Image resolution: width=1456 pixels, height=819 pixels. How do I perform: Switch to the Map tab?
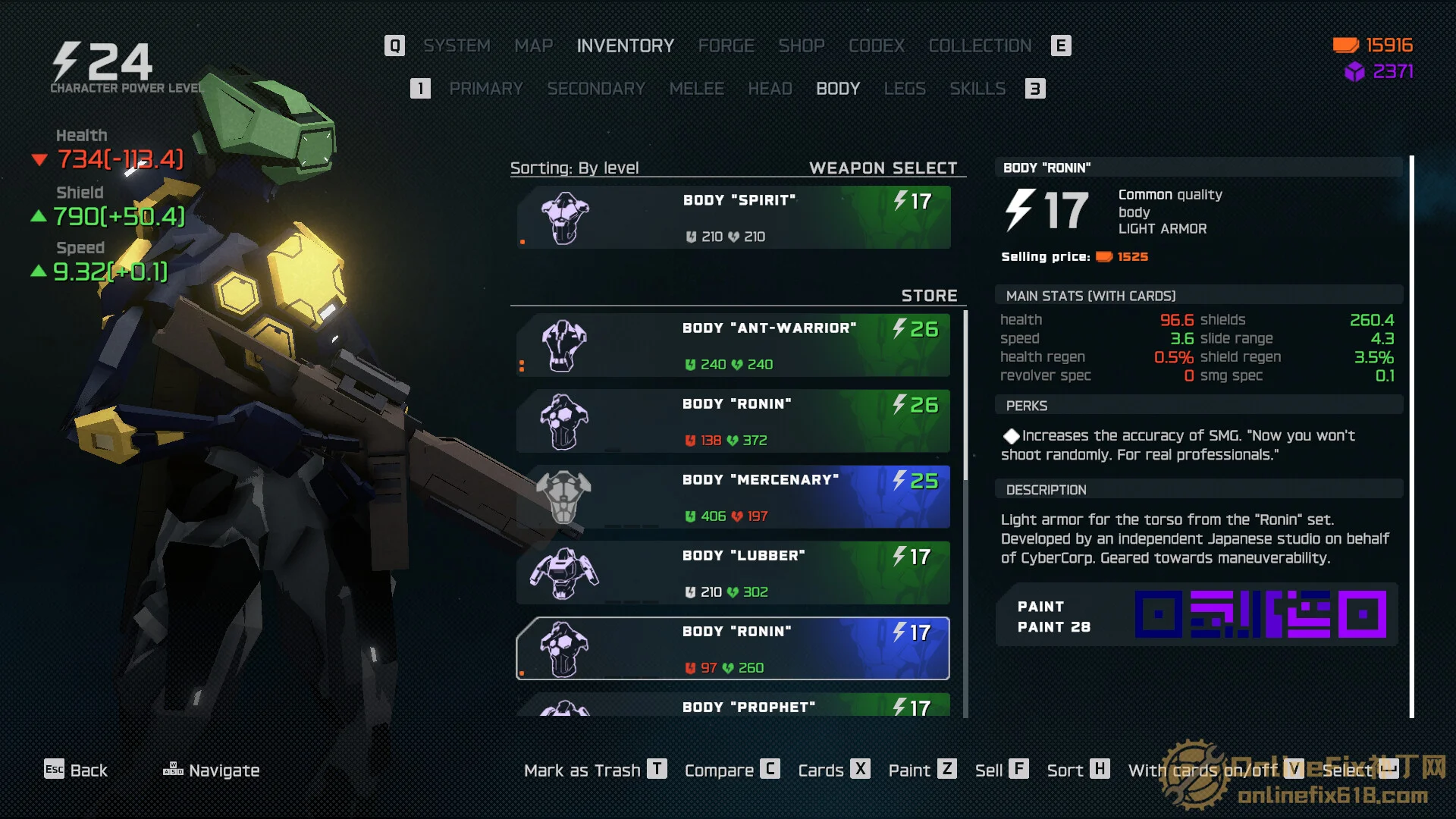coord(533,45)
